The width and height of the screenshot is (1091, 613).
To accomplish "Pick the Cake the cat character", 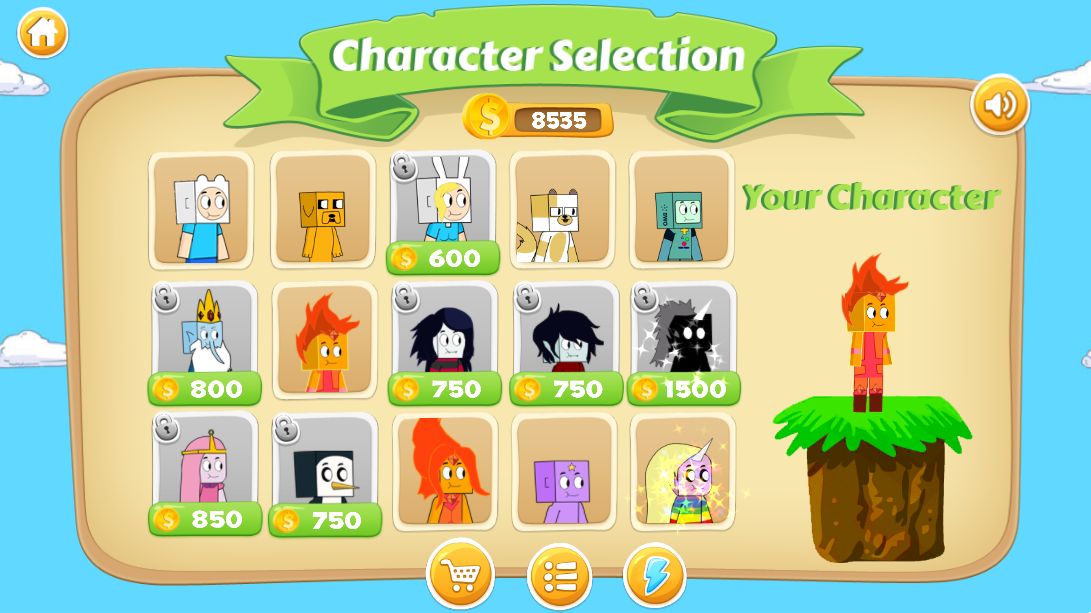I will click(x=561, y=211).
